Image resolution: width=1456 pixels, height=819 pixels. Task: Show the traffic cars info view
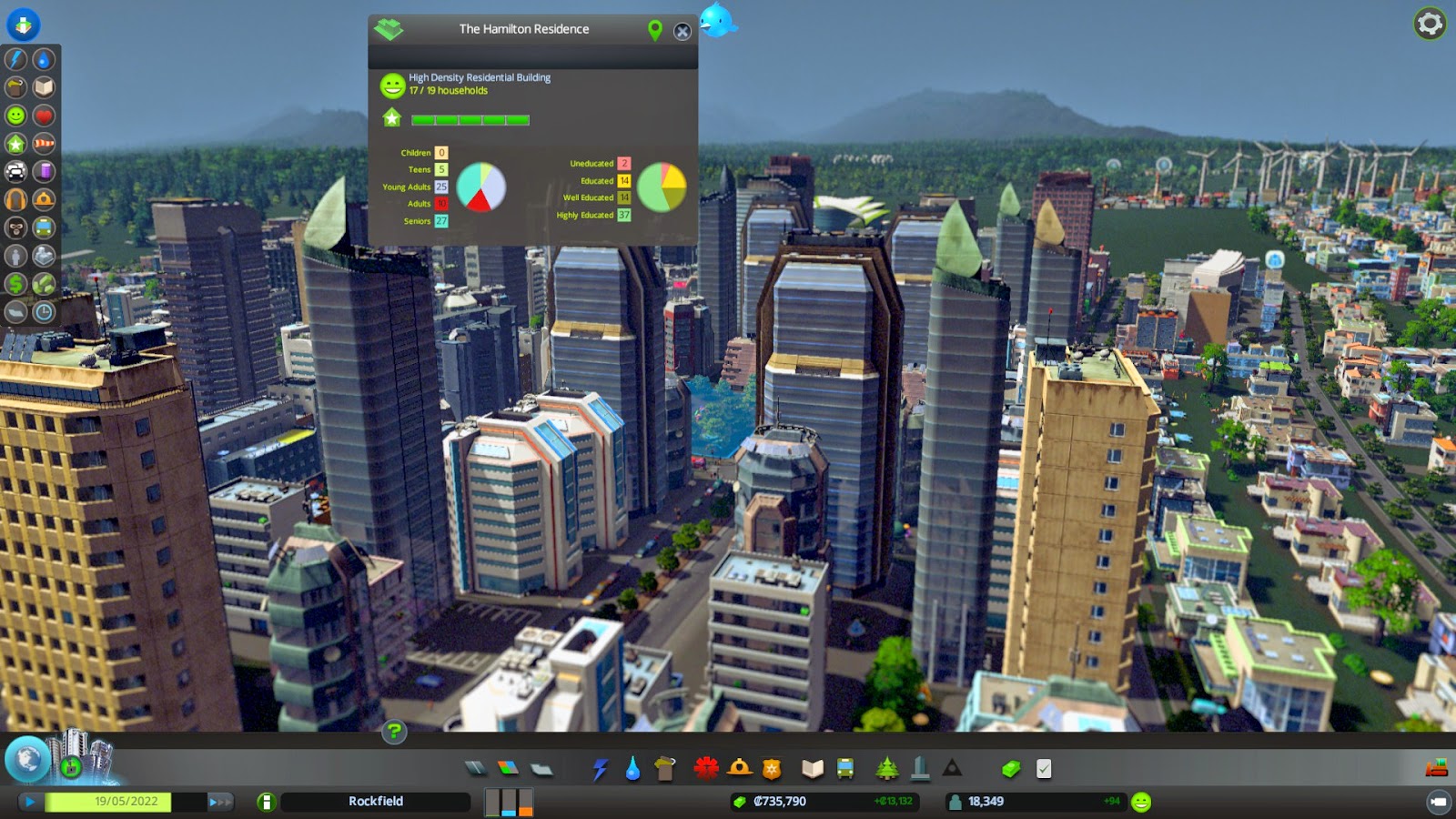coord(16,172)
